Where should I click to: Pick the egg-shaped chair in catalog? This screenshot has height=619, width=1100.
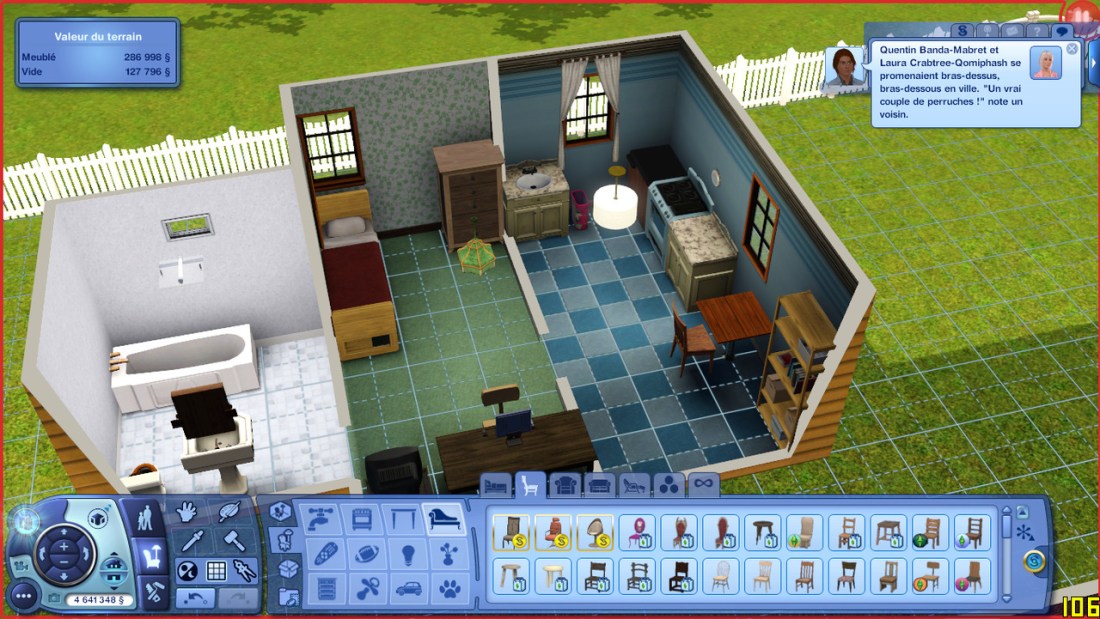tap(594, 532)
